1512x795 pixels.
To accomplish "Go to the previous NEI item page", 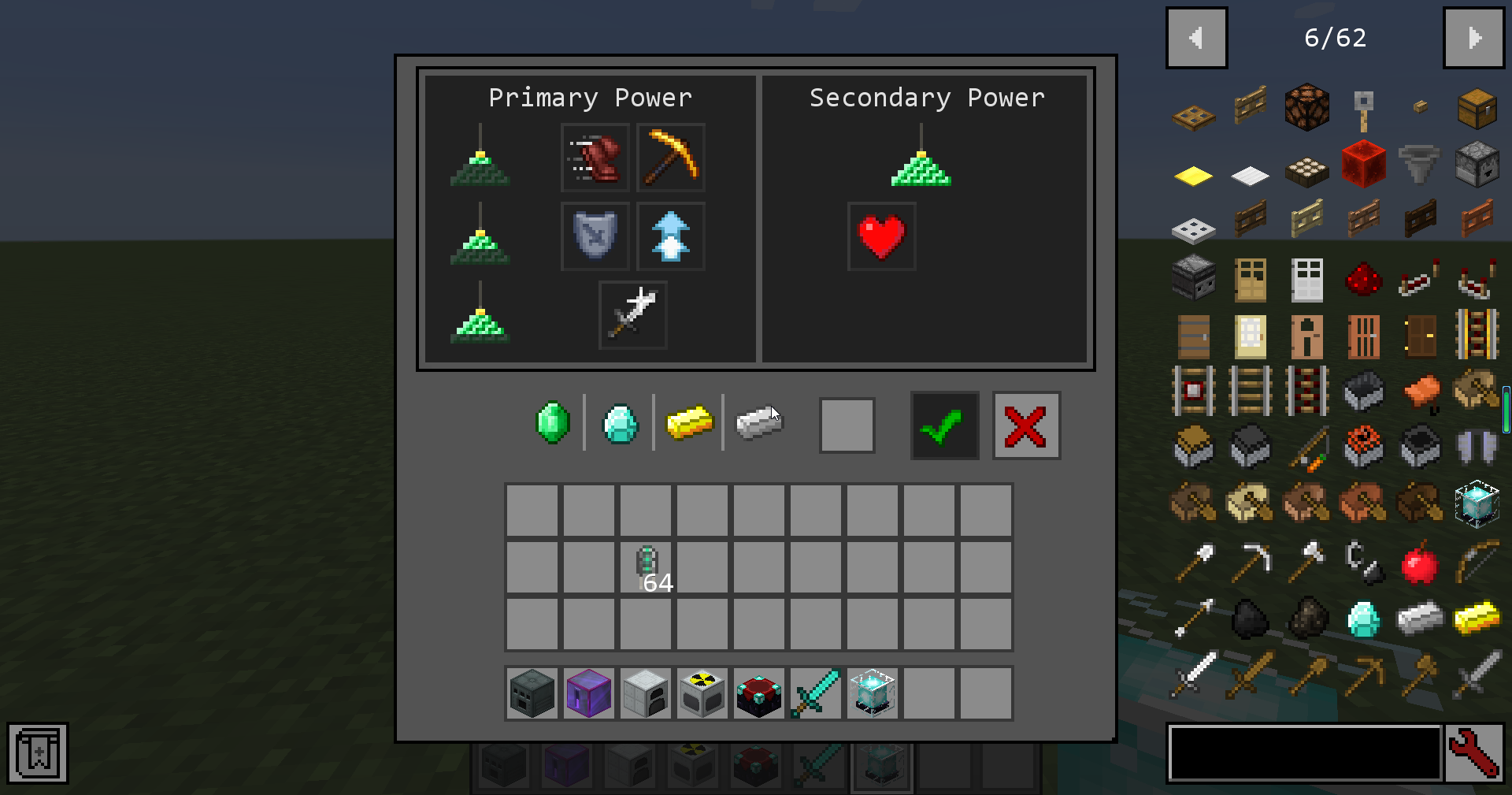I will (x=1196, y=37).
